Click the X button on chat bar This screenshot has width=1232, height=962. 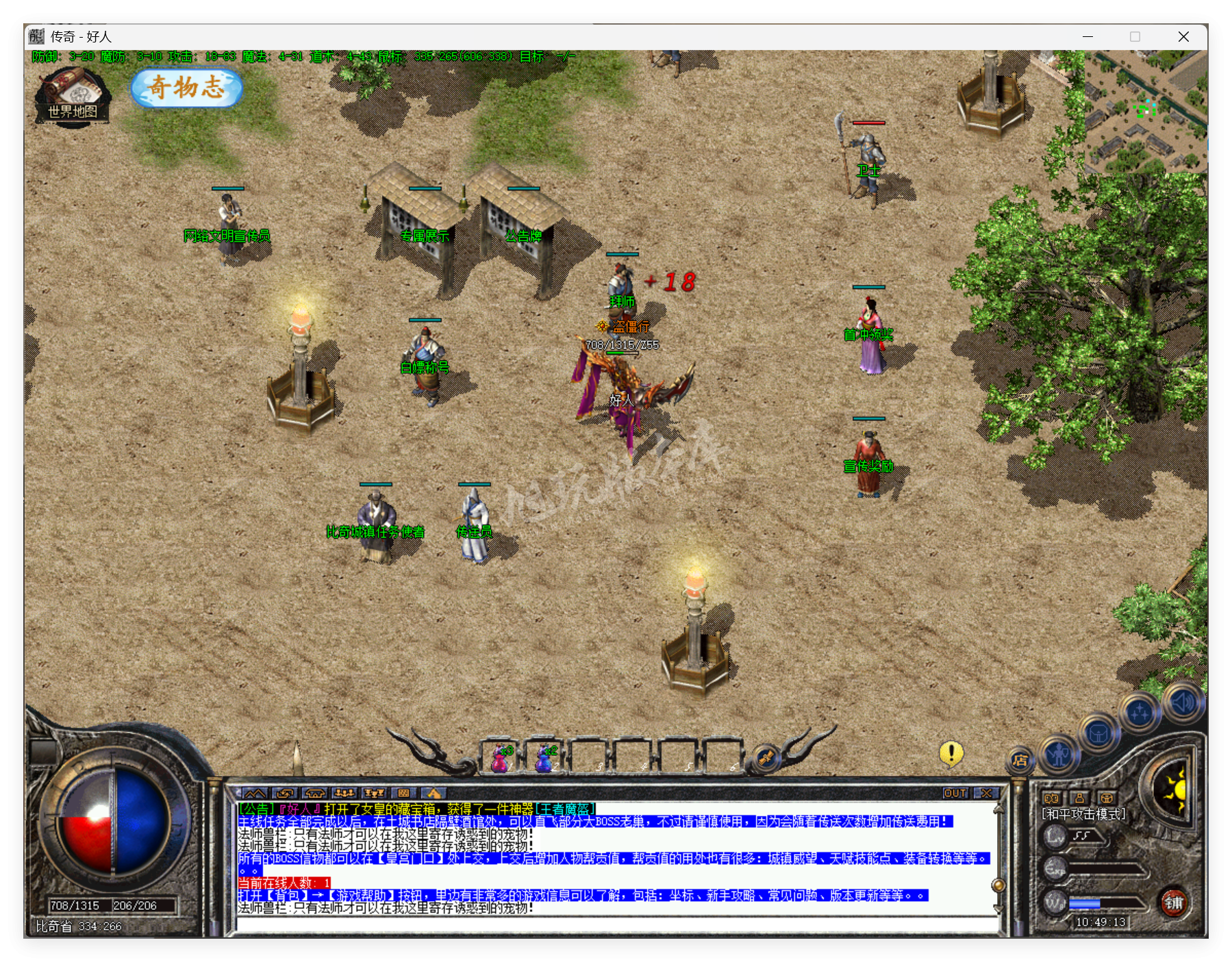986,793
